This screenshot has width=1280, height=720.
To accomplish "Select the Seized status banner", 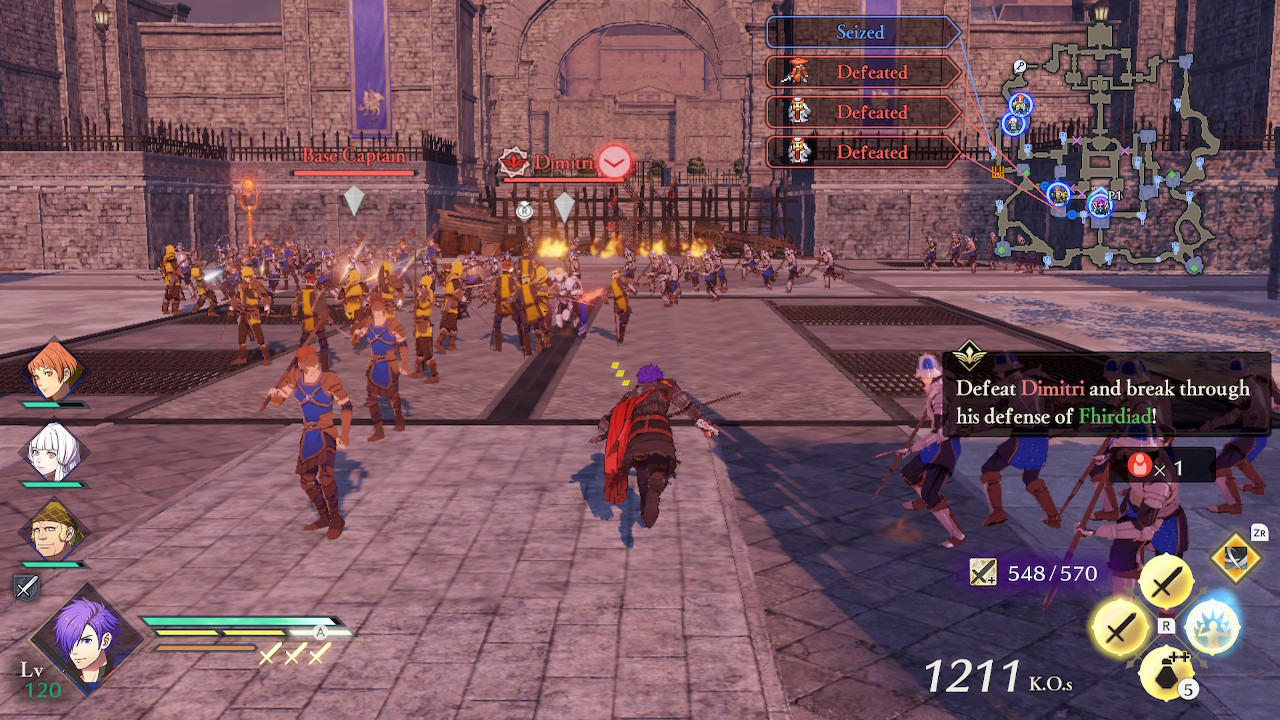I will [x=862, y=32].
